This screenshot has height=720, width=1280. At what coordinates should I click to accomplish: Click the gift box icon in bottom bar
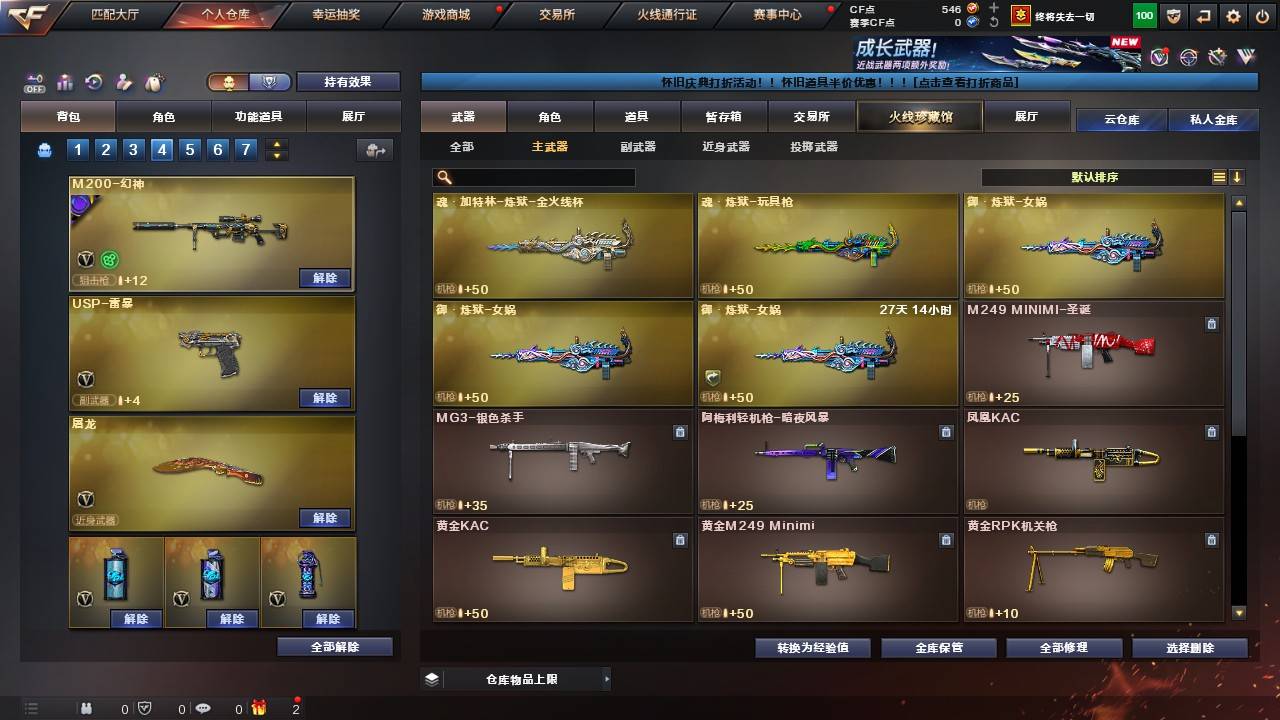[259, 709]
